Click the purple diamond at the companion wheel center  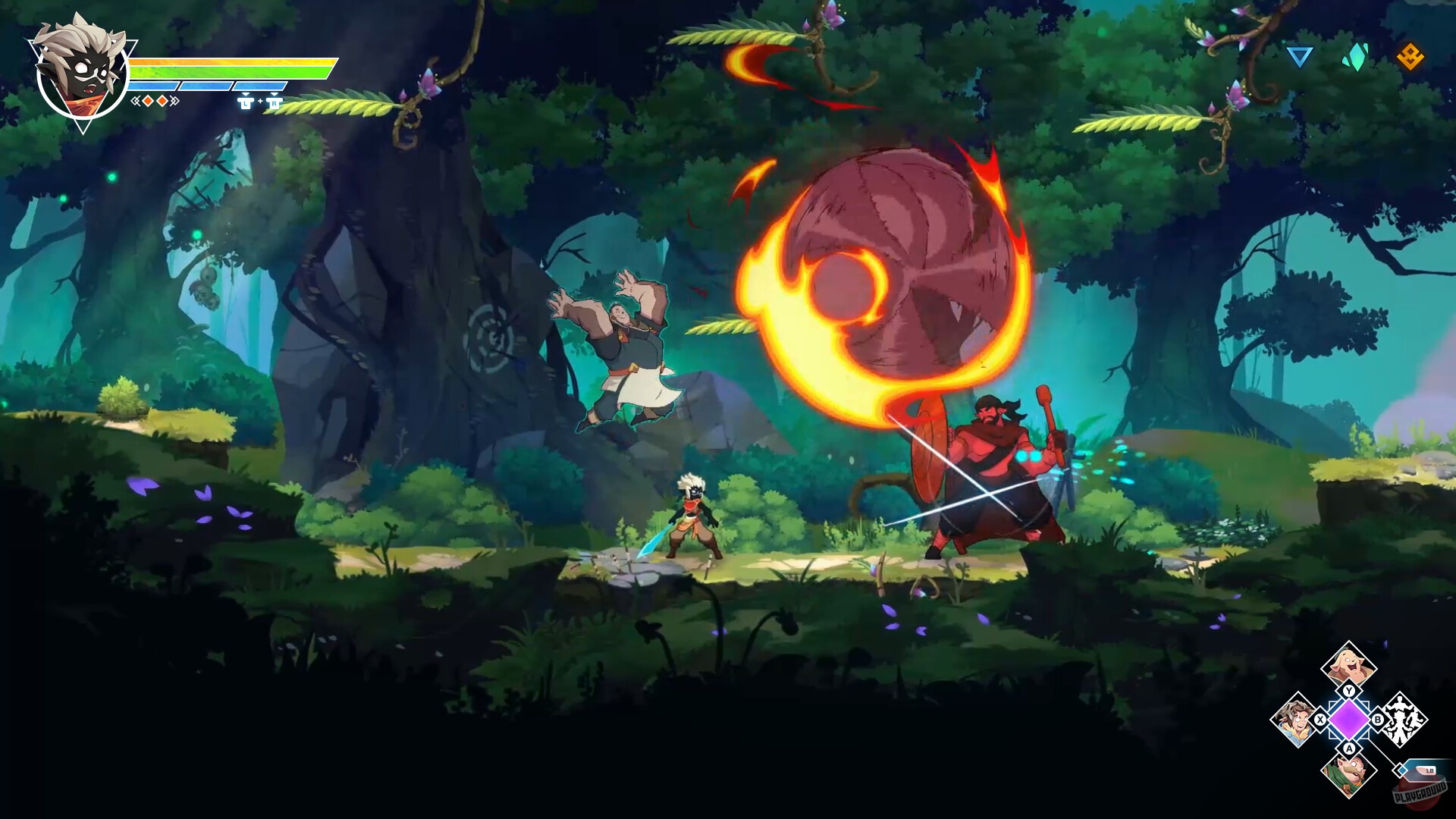1348,720
